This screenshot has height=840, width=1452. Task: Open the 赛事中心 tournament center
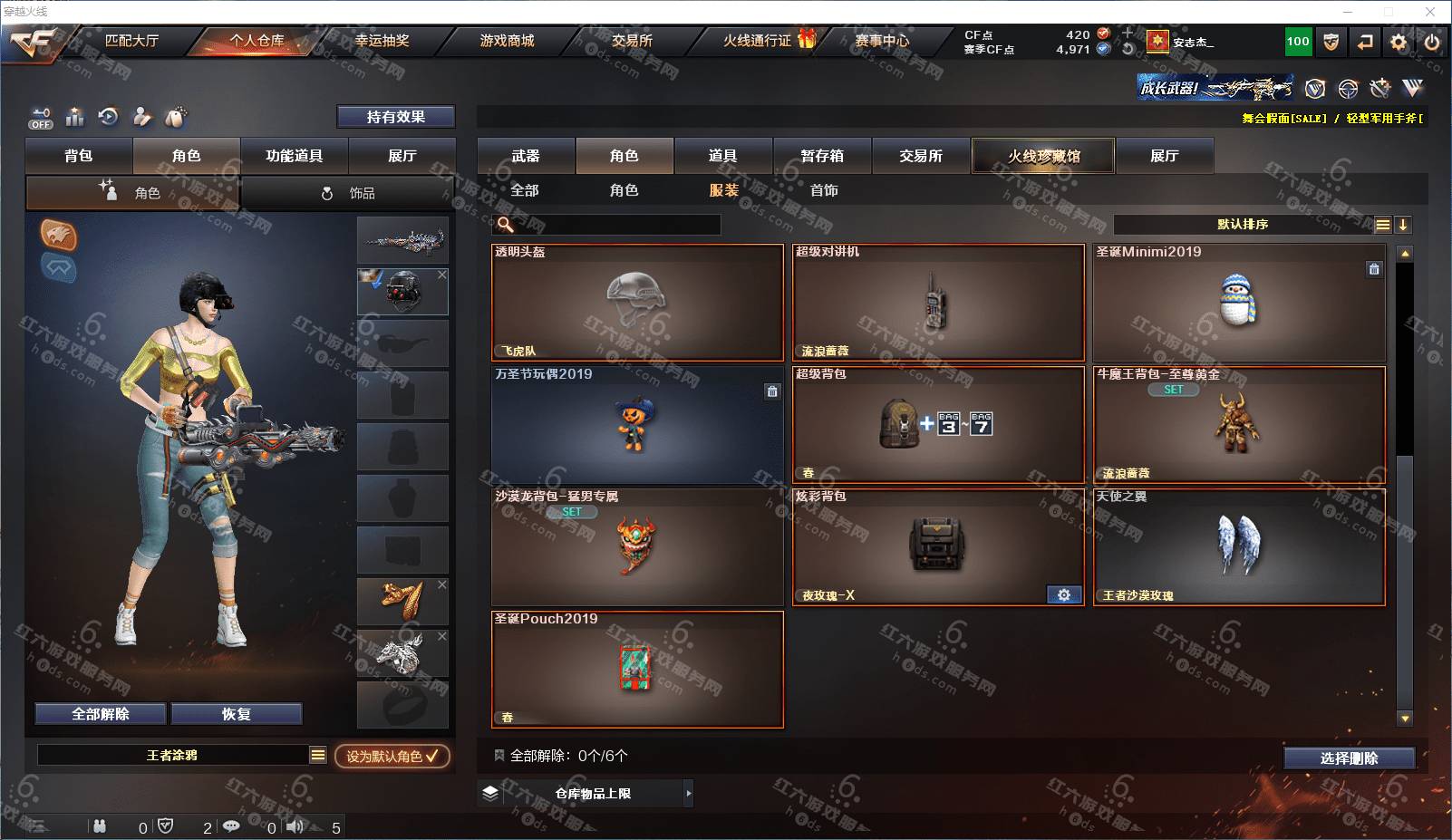click(x=882, y=41)
